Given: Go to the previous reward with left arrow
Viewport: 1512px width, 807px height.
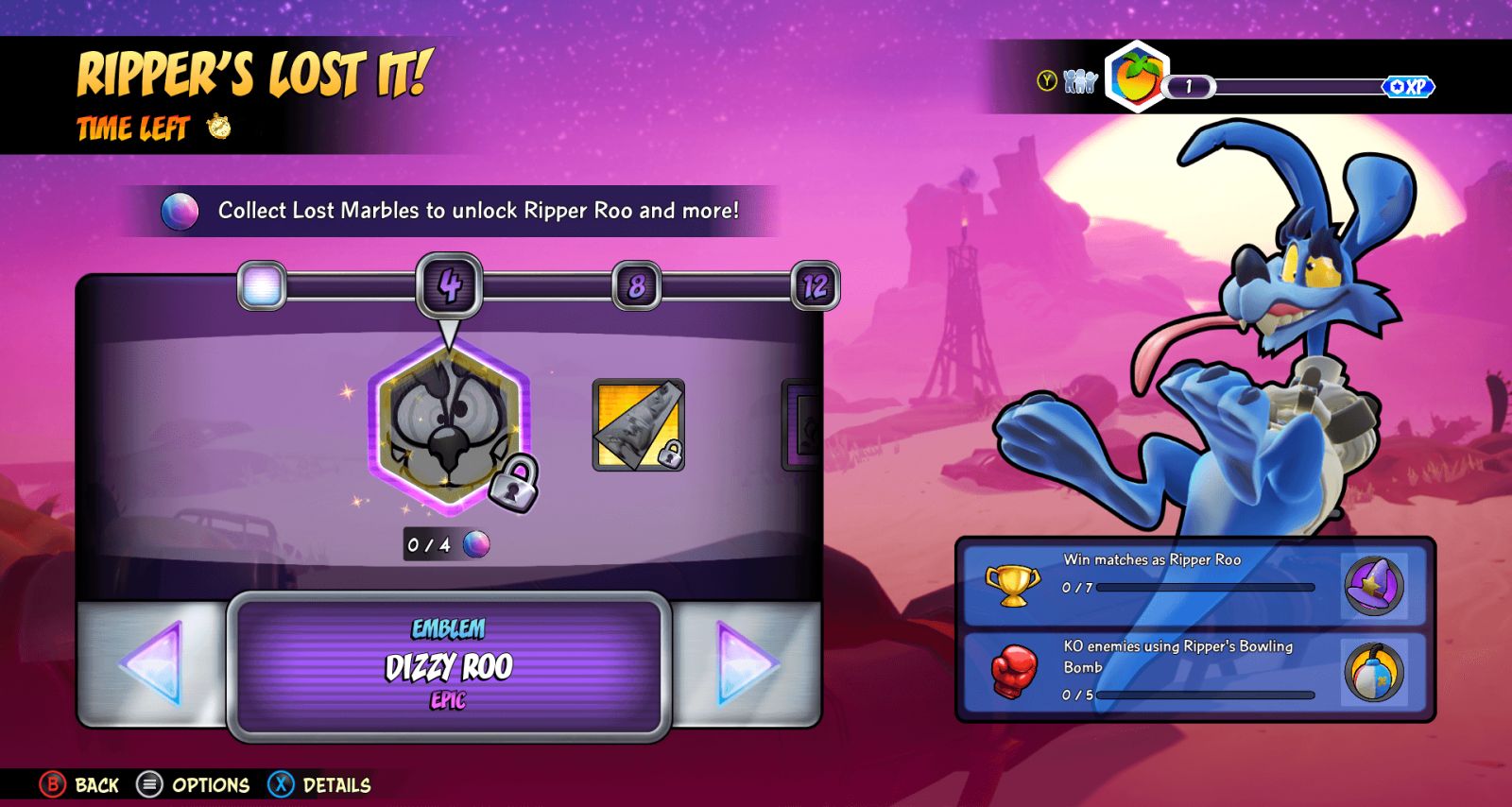Looking at the screenshot, I should (x=151, y=662).
